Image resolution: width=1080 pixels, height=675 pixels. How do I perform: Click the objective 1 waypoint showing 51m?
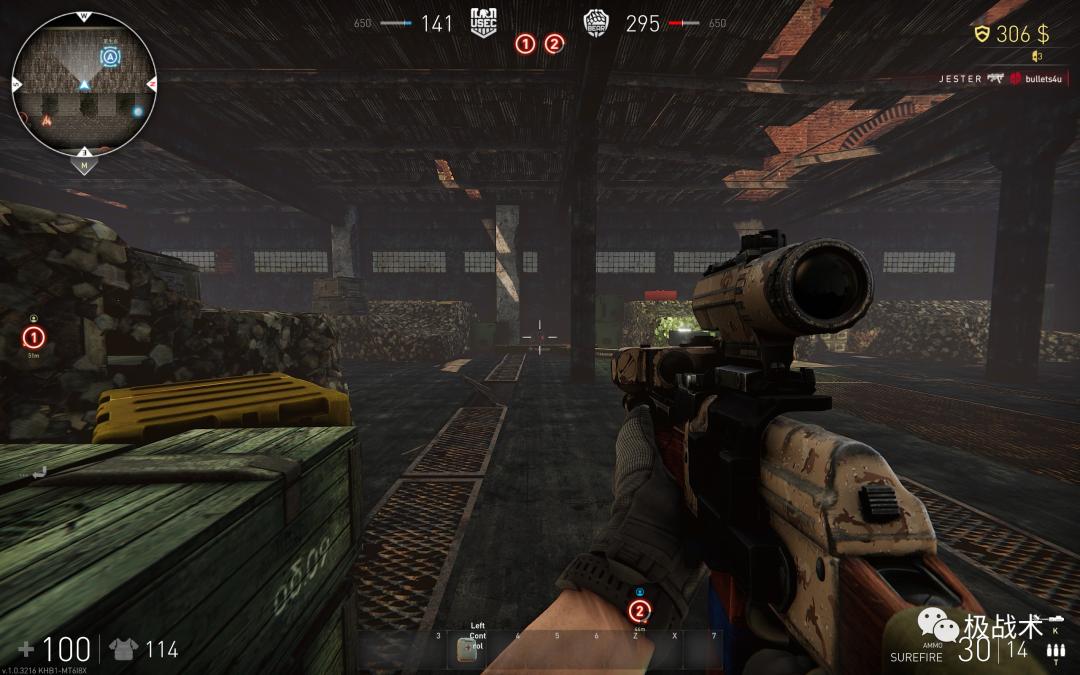tap(34, 337)
